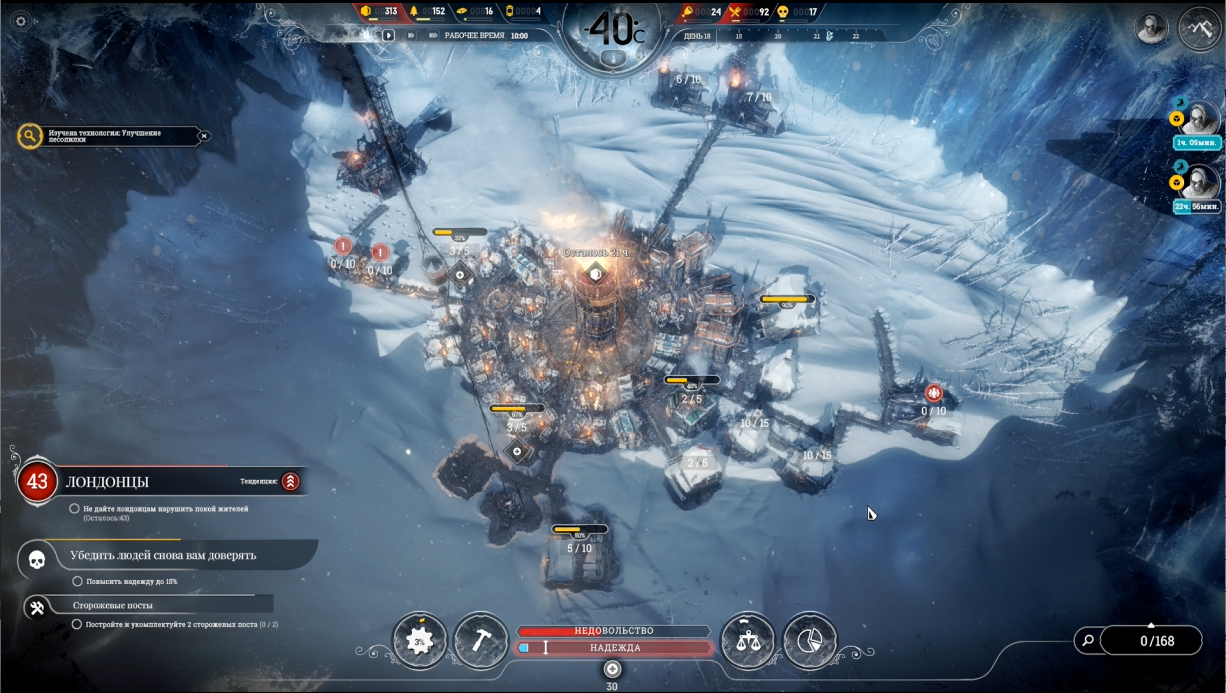Set game speed to normal play

click(x=389, y=34)
